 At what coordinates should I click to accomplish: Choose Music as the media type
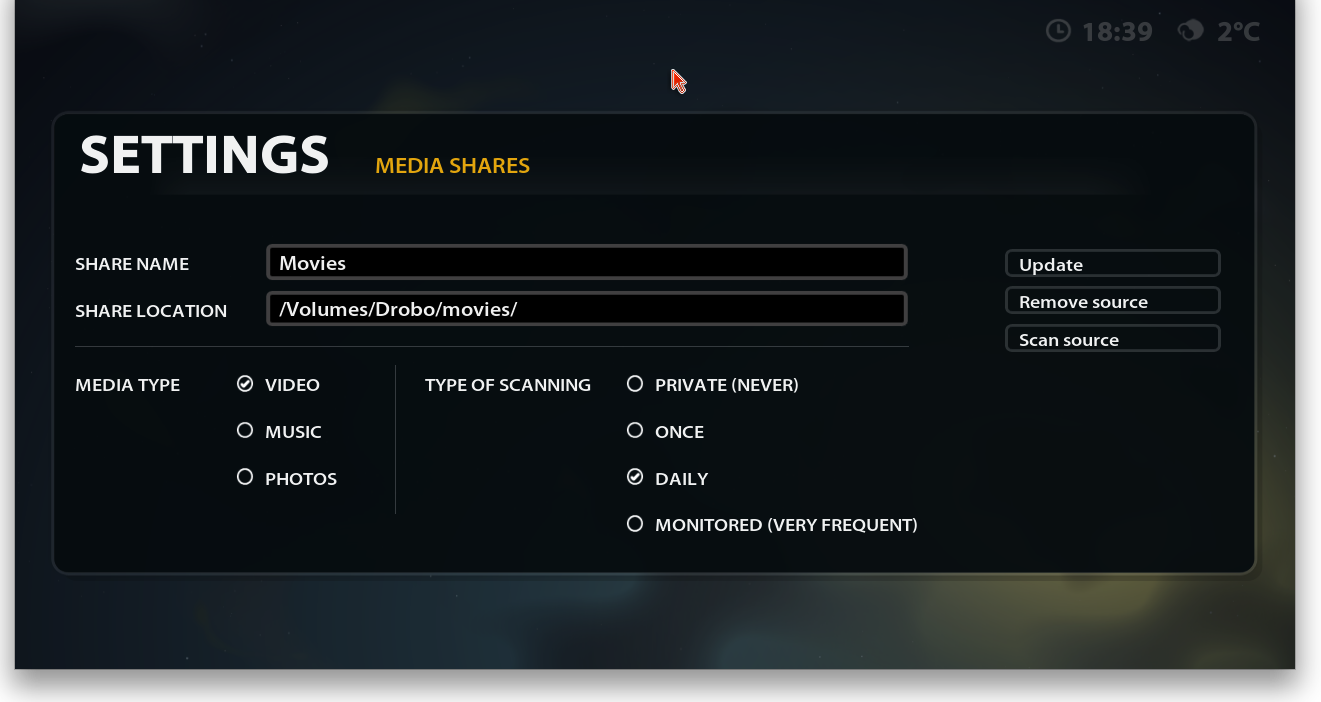coord(245,431)
